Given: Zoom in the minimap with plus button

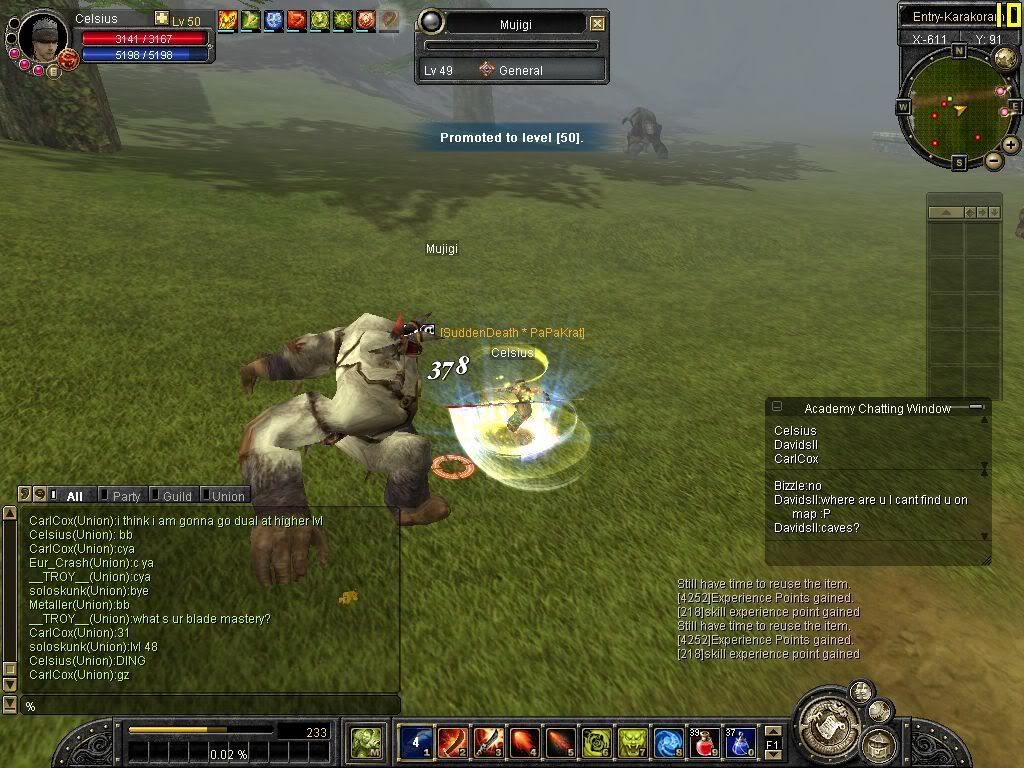Looking at the screenshot, I should (1011, 145).
